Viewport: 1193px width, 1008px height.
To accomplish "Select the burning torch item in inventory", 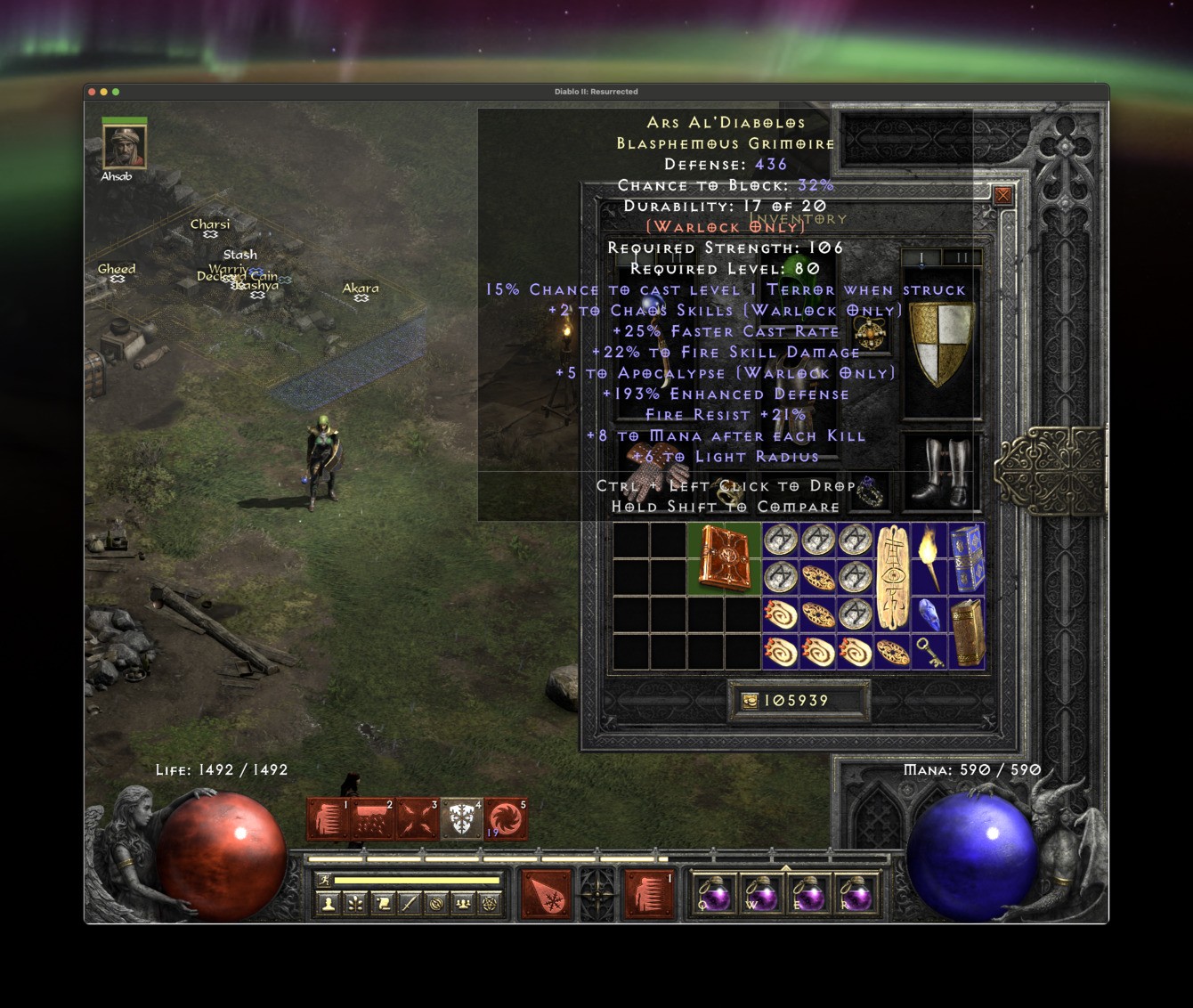I will (x=929, y=554).
